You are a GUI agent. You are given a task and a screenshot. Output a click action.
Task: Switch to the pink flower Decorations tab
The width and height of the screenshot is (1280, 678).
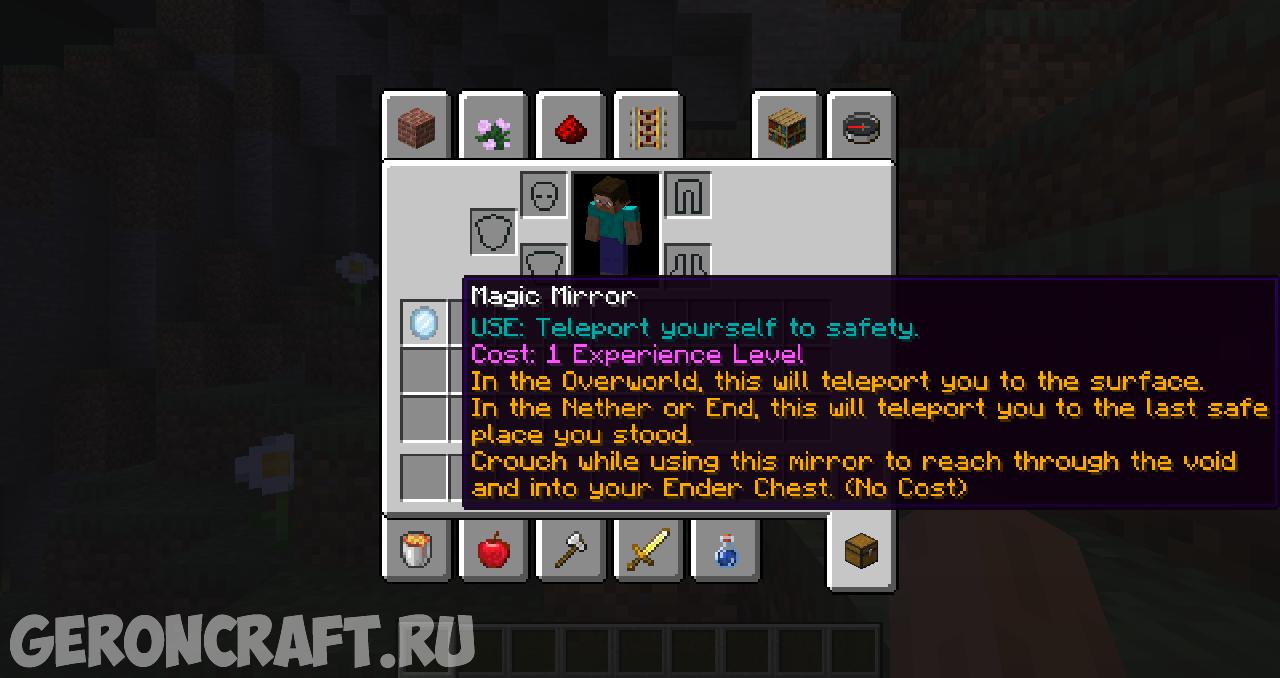point(493,128)
